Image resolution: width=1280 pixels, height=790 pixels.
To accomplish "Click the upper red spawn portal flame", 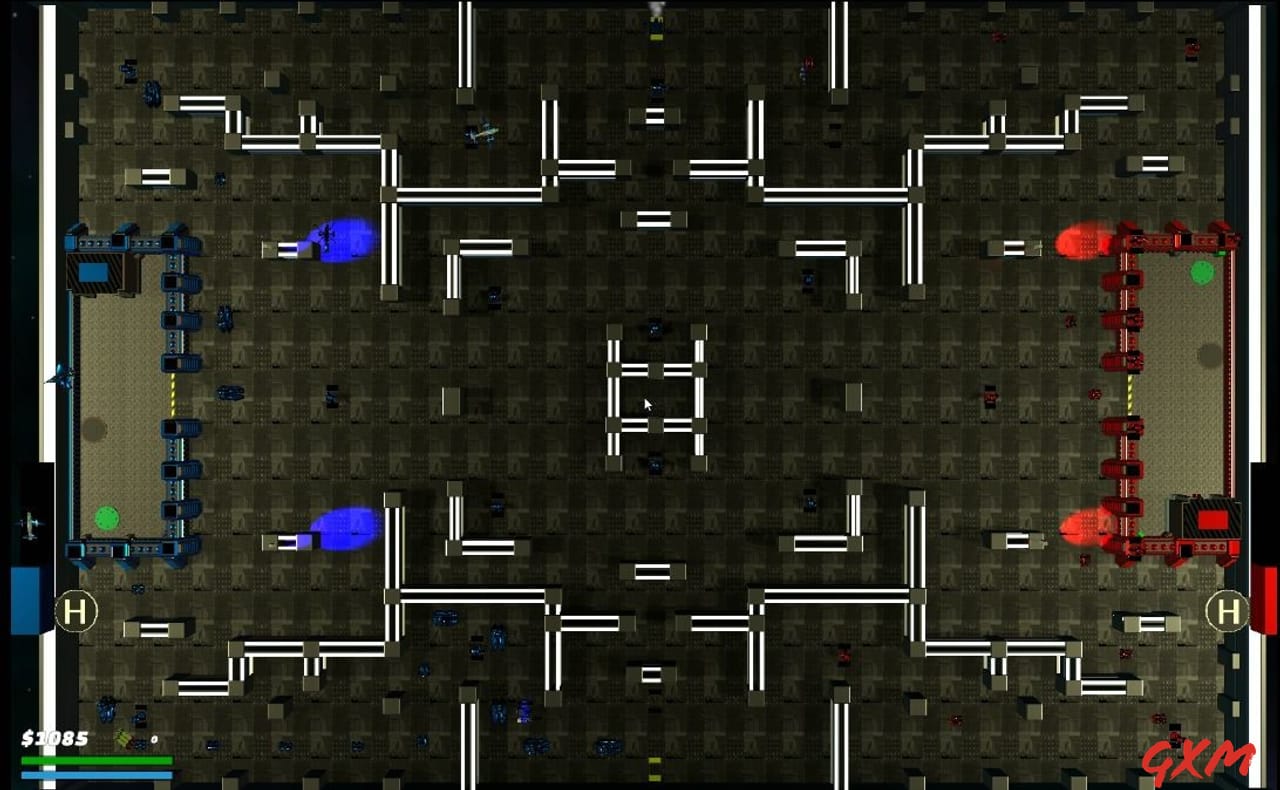I will coord(1080,240).
